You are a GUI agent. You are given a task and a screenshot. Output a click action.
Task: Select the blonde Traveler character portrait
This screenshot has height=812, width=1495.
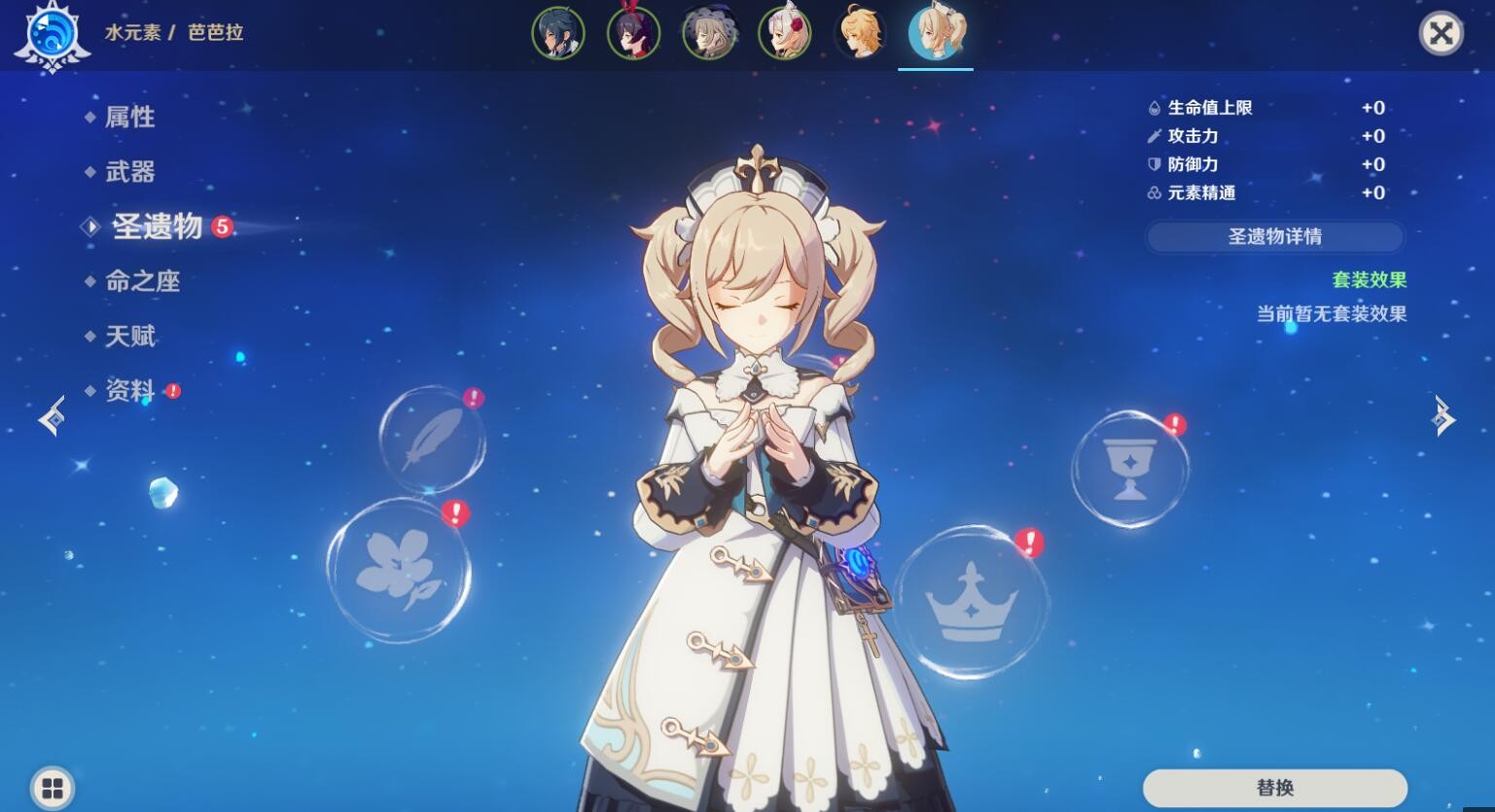click(861, 33)
